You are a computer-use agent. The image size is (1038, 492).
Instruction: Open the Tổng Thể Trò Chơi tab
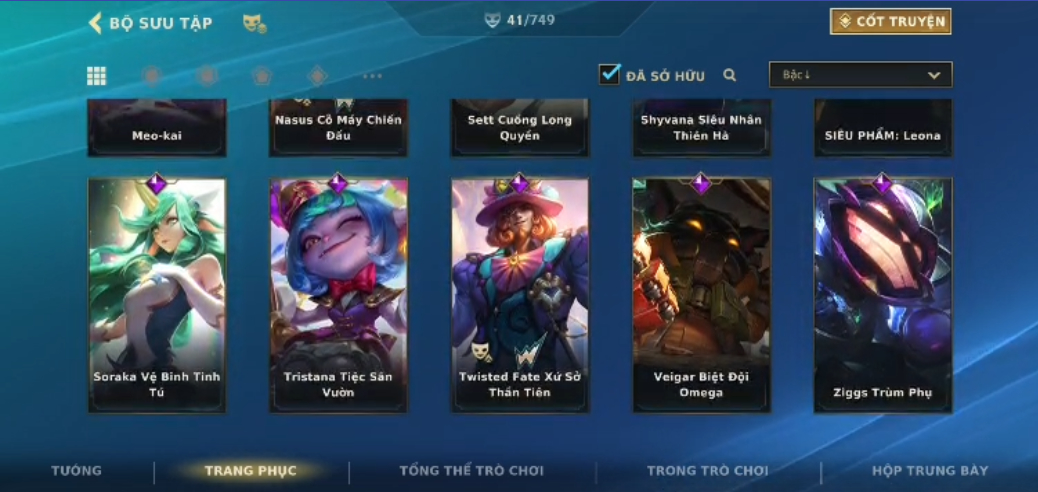point(471,471)
